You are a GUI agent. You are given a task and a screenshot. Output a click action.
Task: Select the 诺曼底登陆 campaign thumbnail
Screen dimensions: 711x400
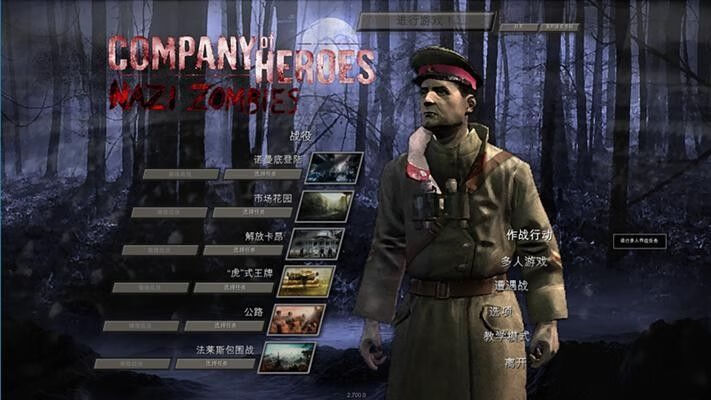tap(333, 168)
